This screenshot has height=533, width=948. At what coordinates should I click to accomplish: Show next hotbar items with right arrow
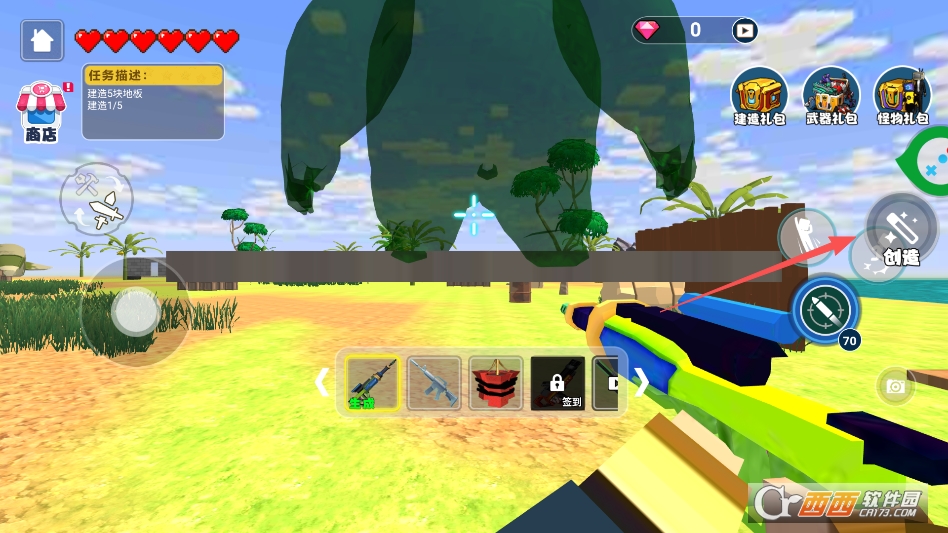(642, 382)
